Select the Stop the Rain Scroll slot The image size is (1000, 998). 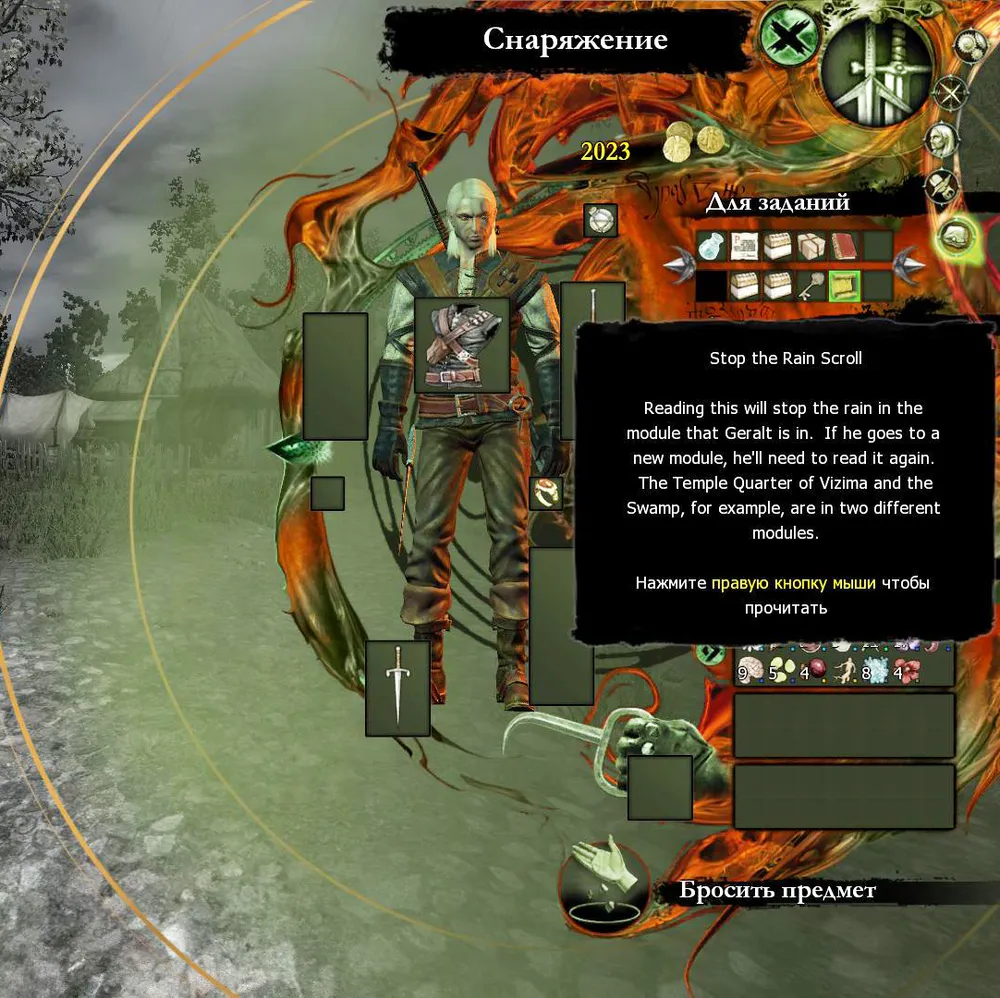click(x=845, y=286)
